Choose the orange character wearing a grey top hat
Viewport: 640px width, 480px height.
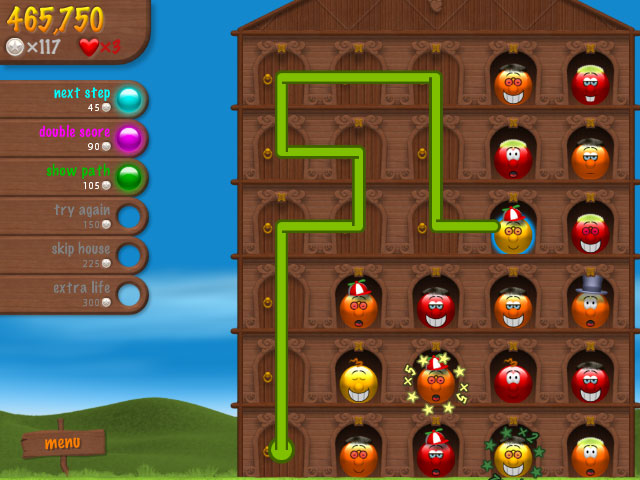590,306
